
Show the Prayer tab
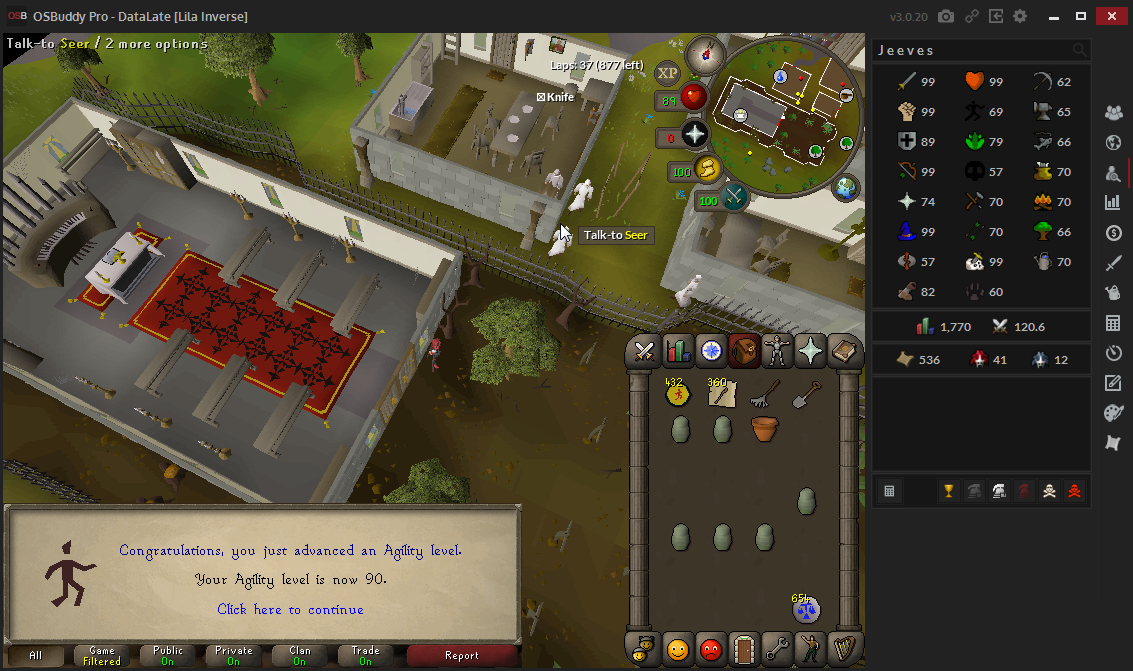[810, 351]
